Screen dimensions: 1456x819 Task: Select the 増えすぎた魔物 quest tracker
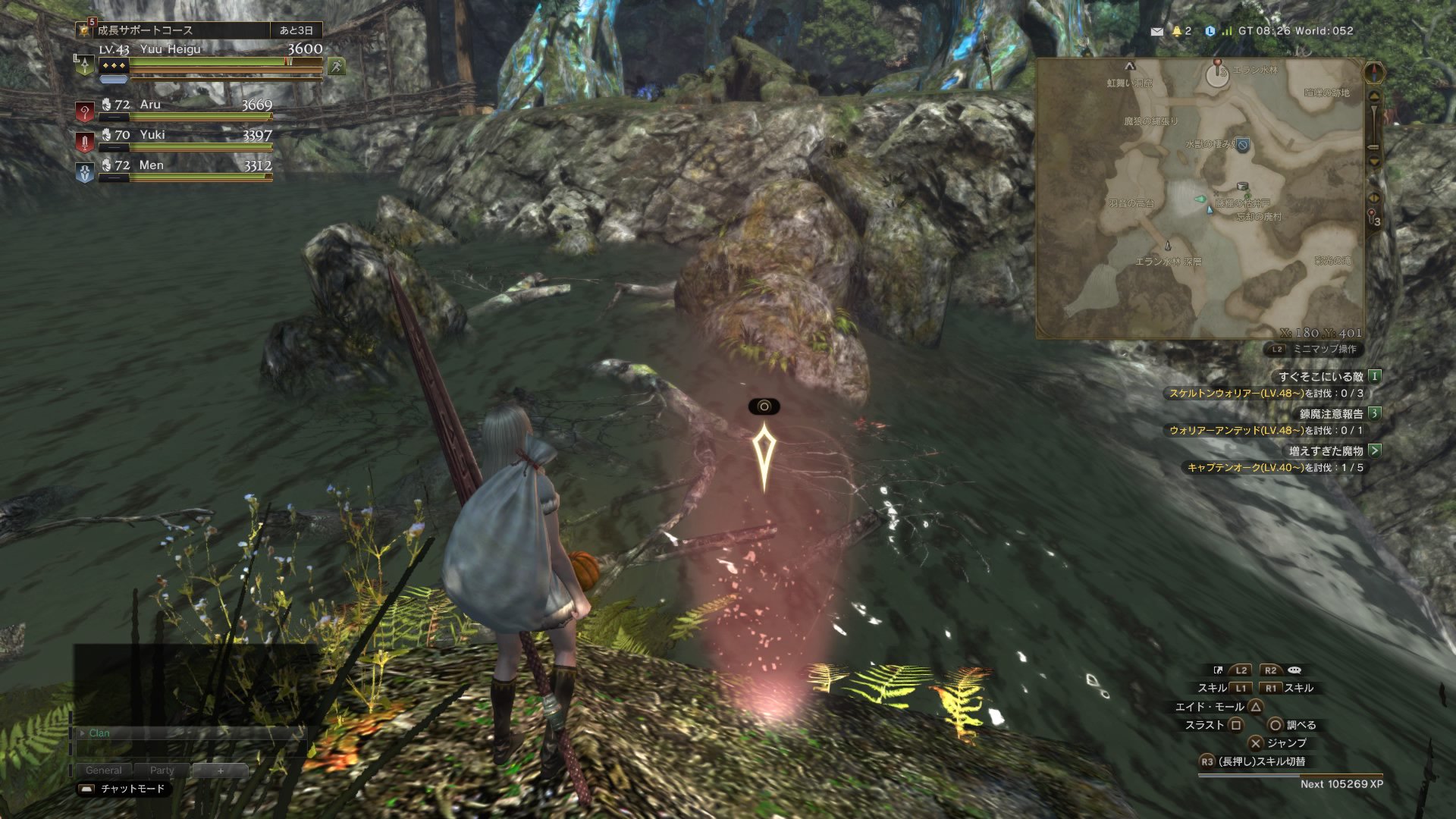(x=1326, y=451)
